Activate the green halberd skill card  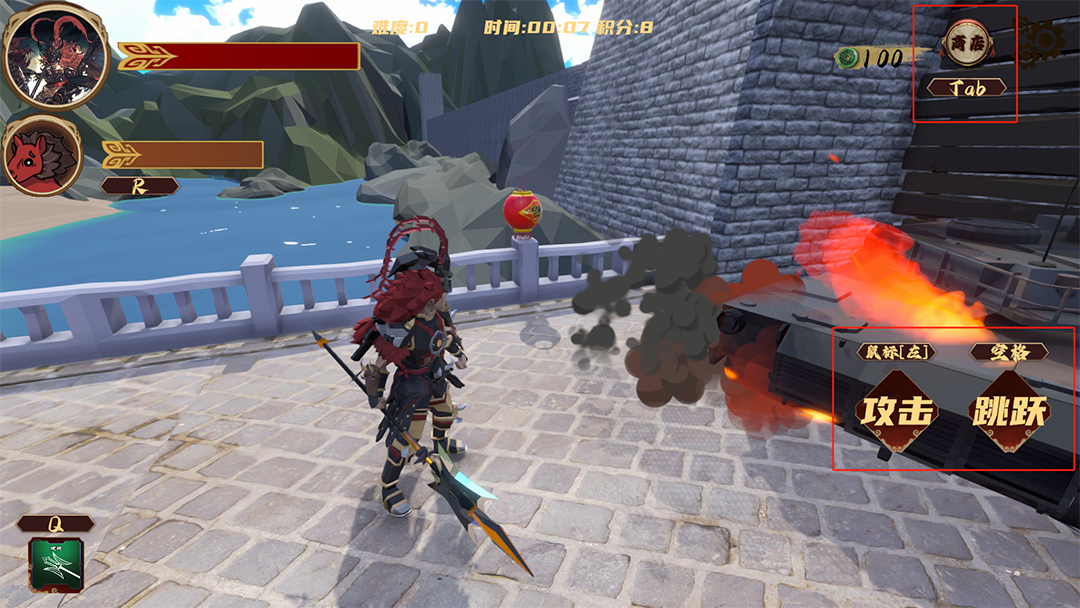click(x=55, y=563)
